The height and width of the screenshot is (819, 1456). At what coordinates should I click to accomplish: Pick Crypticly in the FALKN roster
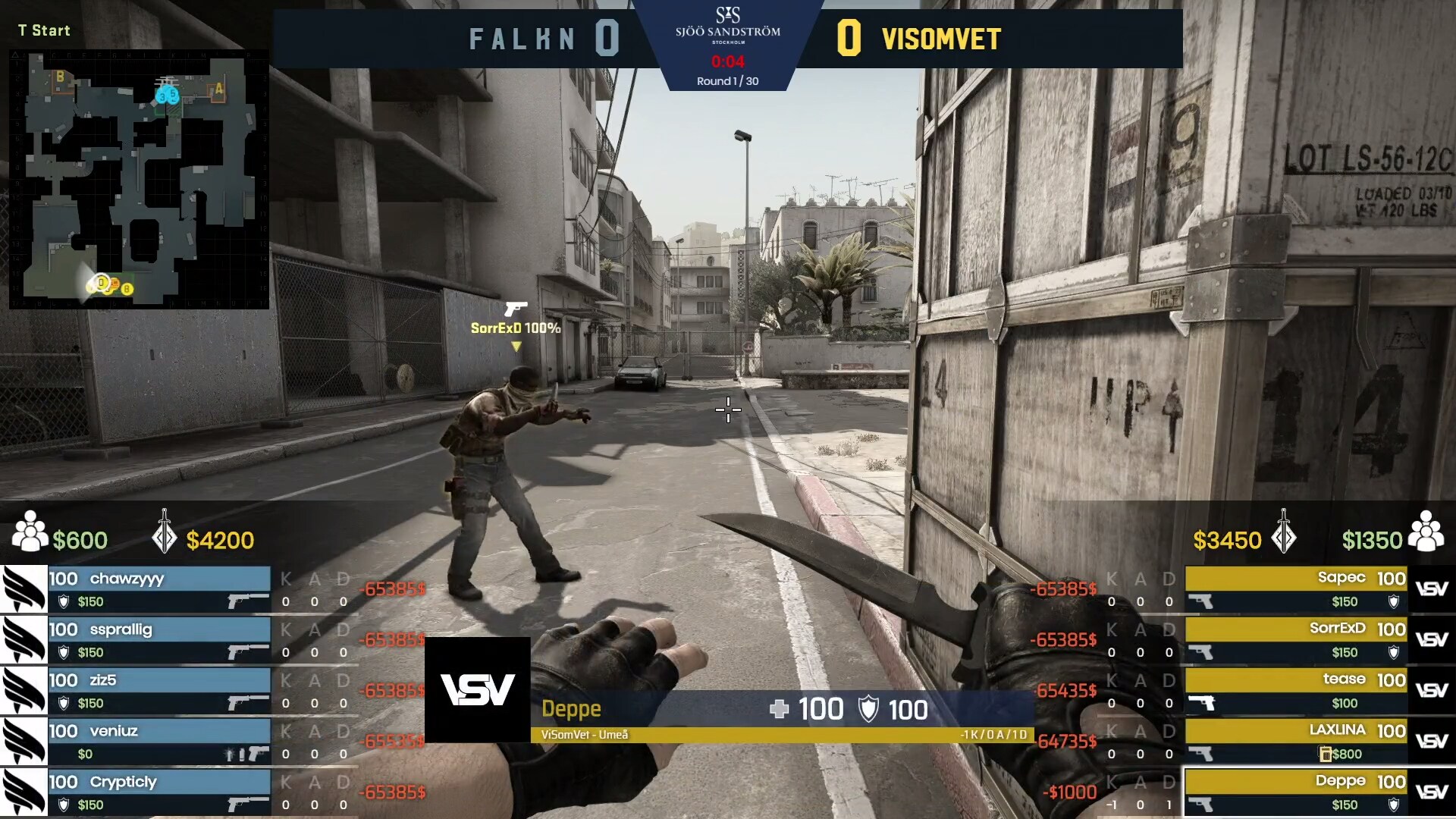point(158,792)
